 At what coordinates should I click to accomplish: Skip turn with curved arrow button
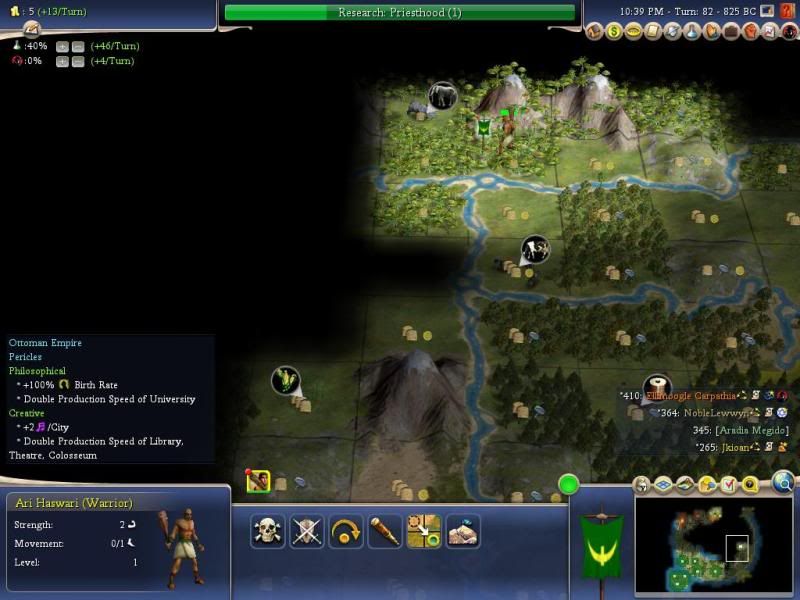[345, 530]
